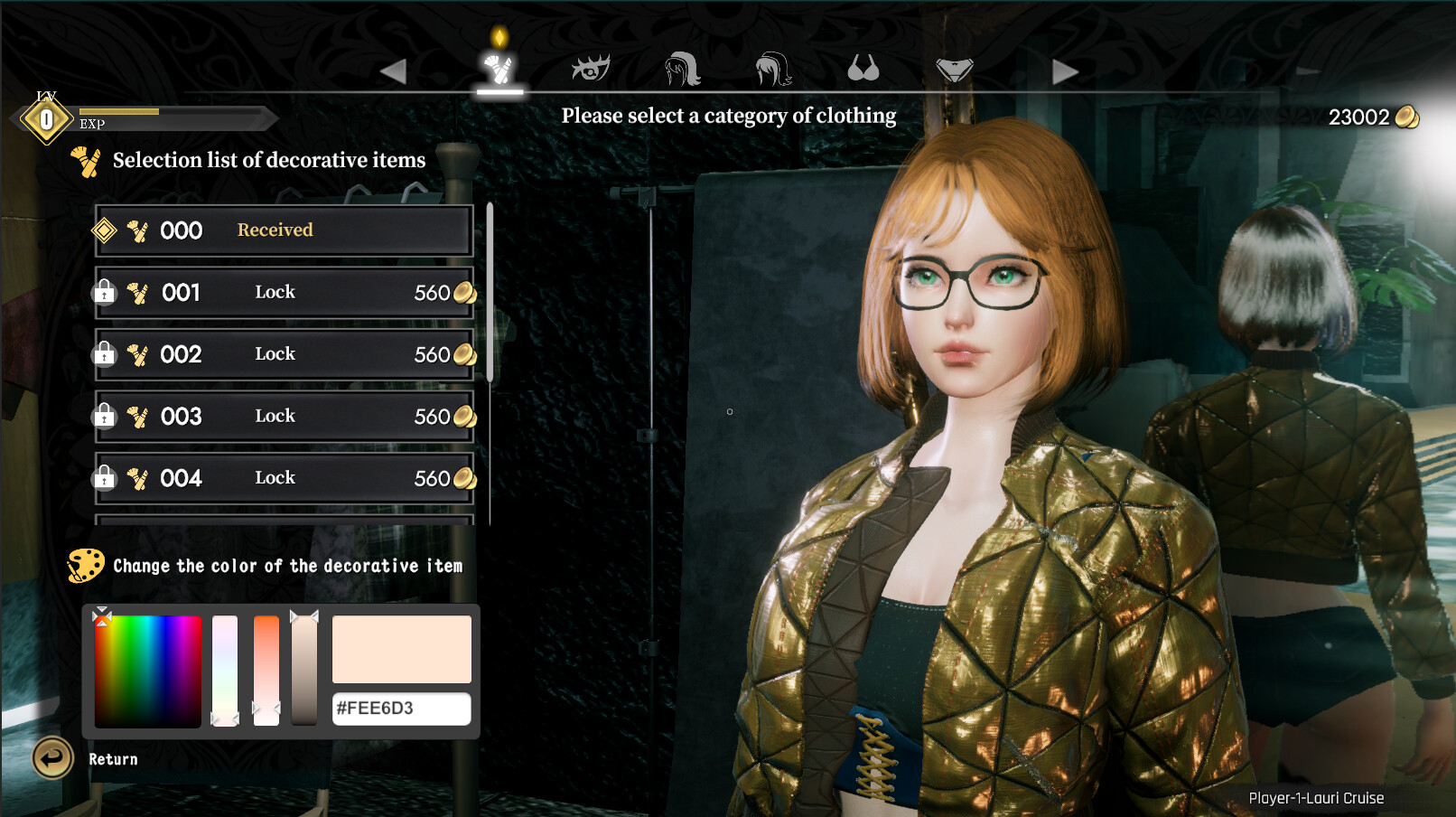1456x817 pixels.
Task: Switch to the eye makeup category tab
Action: [x=591, y=69]
